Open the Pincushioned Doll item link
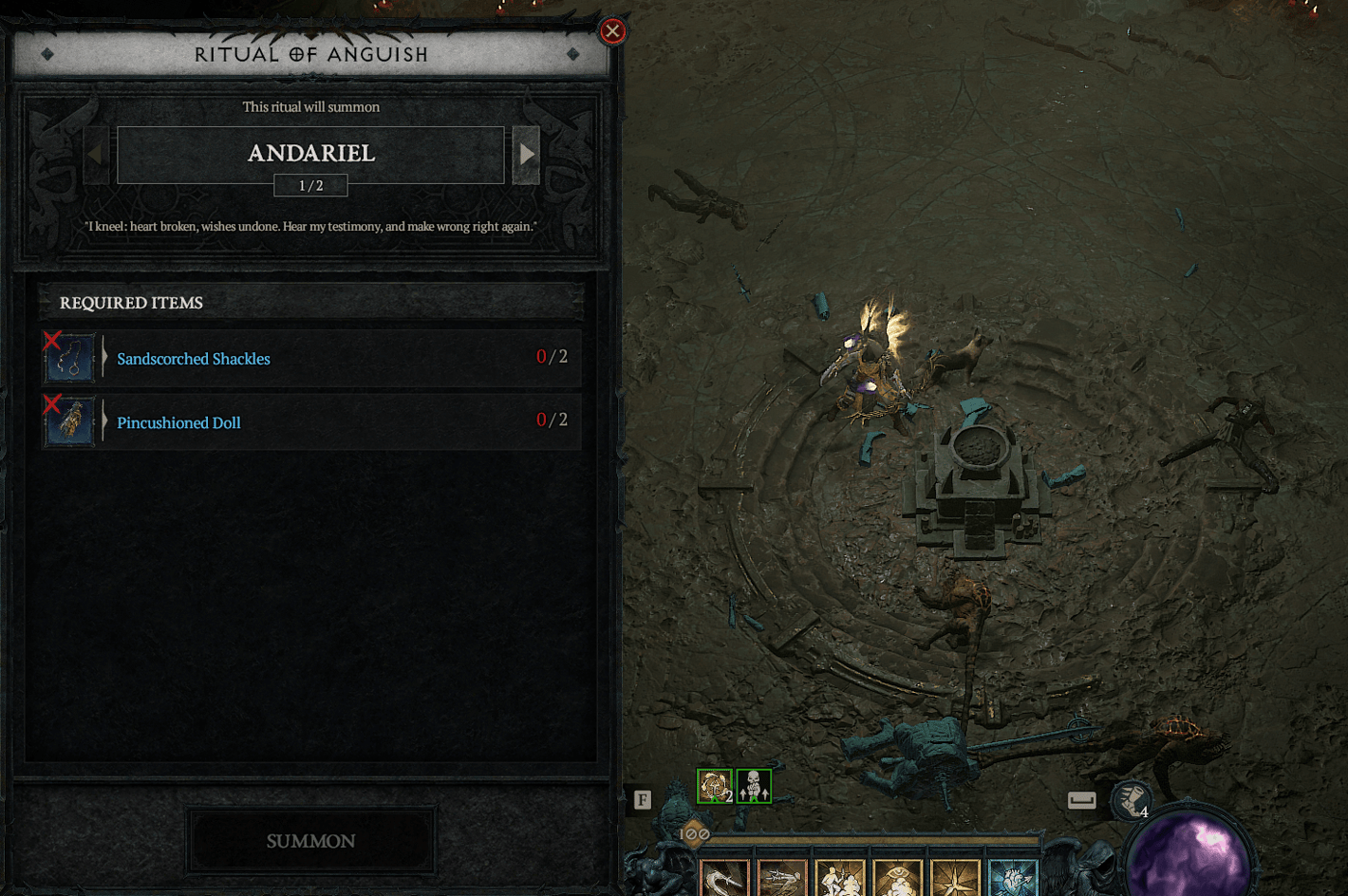This screenshot has width=1348, height=896. 178,421
